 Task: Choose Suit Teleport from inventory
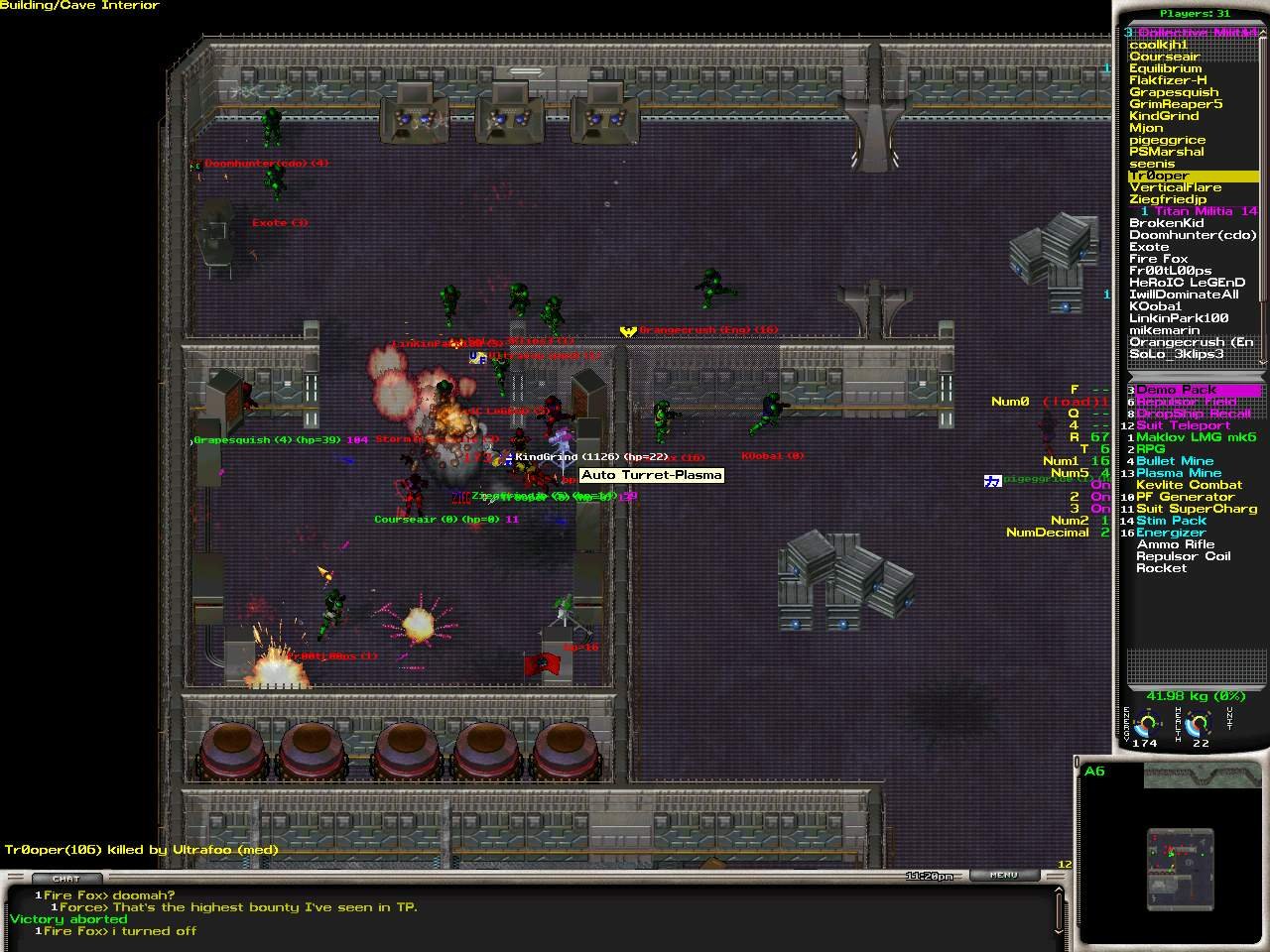point(1183,425)
